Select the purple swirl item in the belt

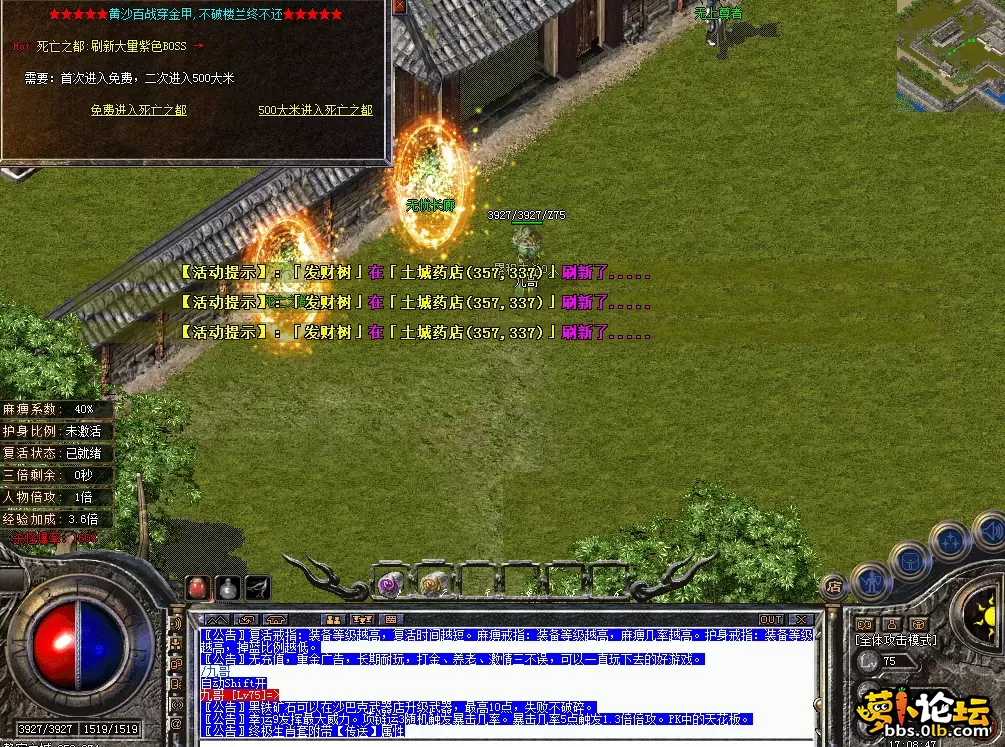point(388,582)
